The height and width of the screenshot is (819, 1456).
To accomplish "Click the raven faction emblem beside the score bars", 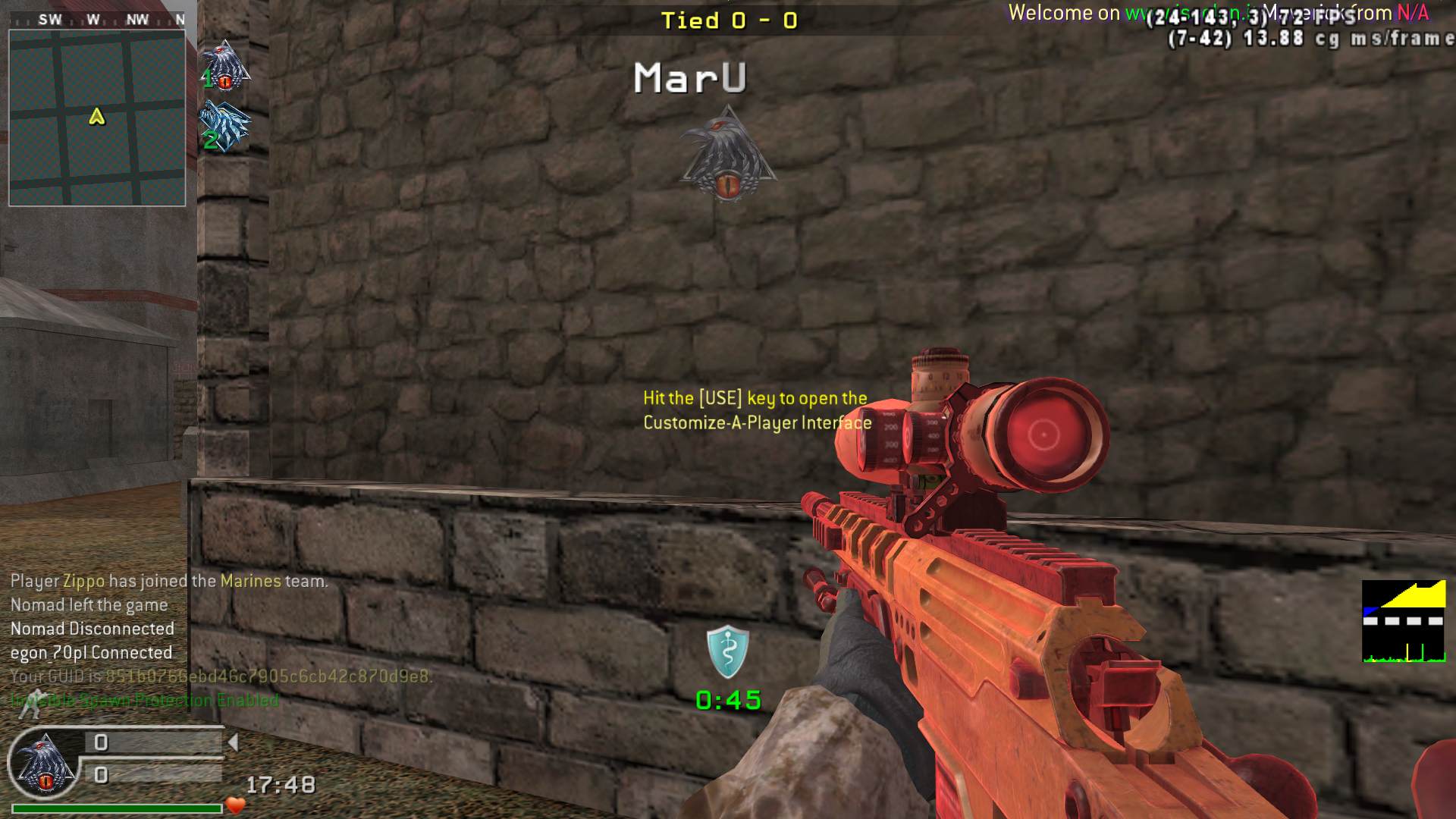I will 45,764.
